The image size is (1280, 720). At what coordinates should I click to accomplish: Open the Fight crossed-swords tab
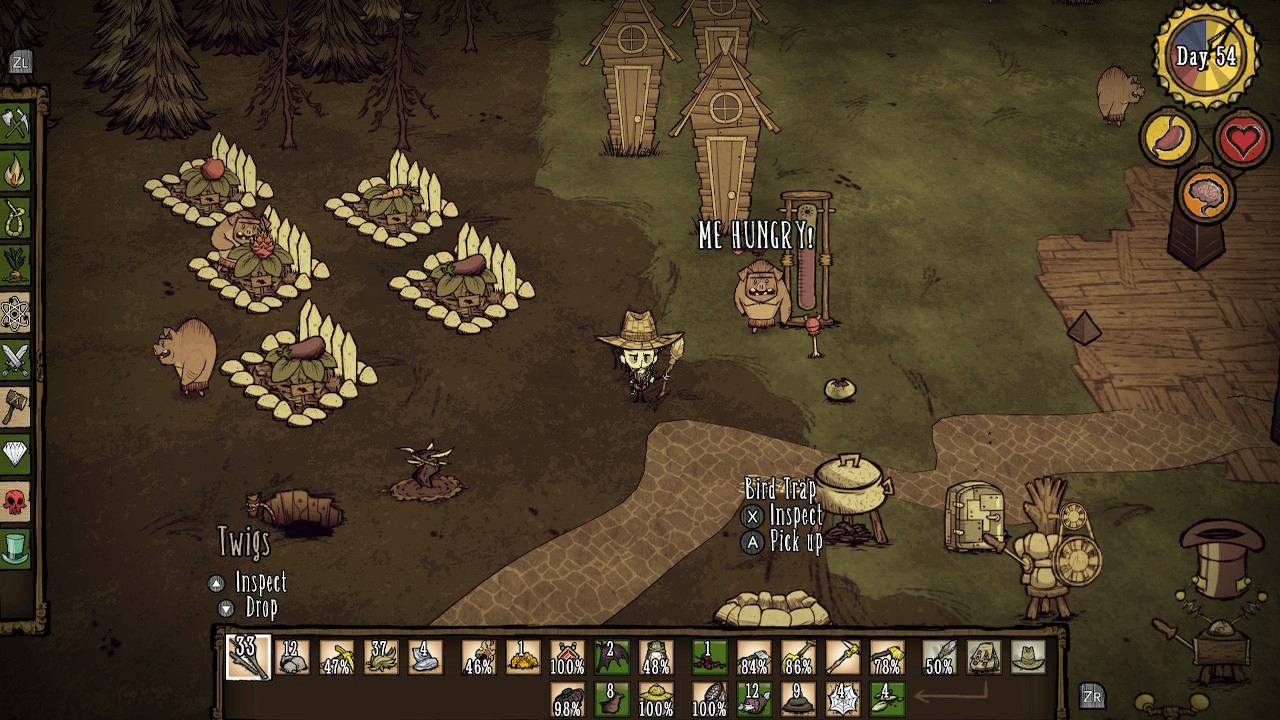tap(16, 360)
